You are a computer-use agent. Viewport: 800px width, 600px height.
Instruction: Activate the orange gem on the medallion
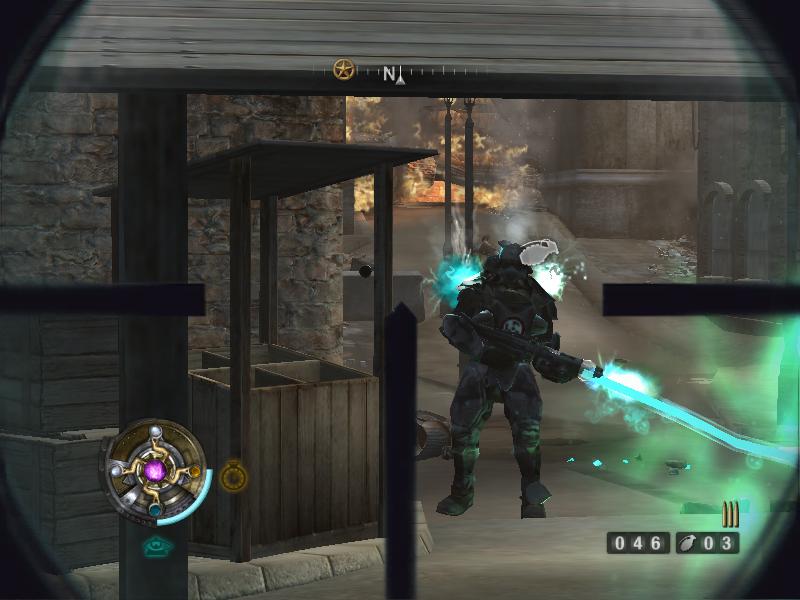coord(194,472)
